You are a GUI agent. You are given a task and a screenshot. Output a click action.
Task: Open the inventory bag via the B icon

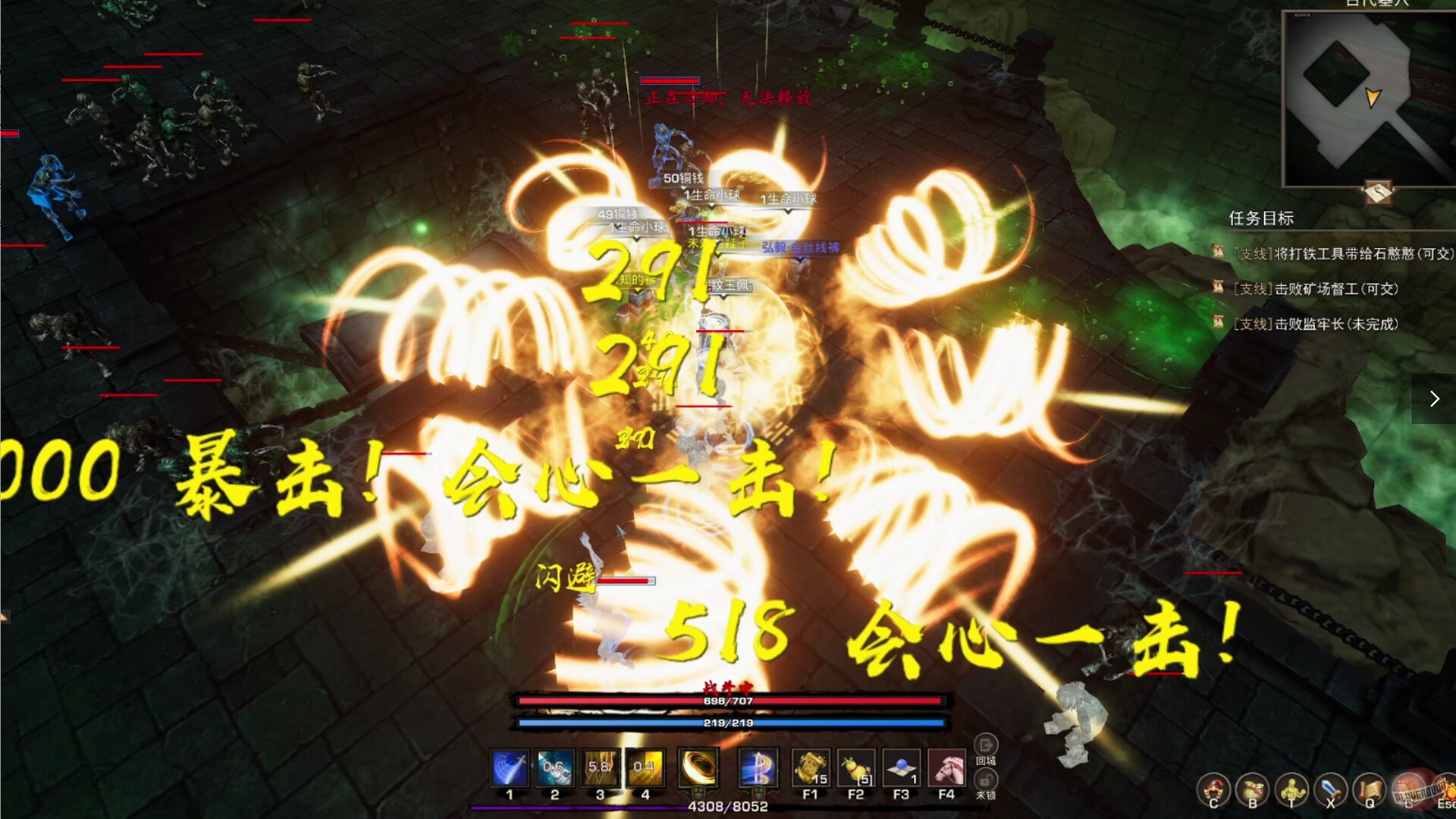pyautogui.click(x=1252, y=786)
